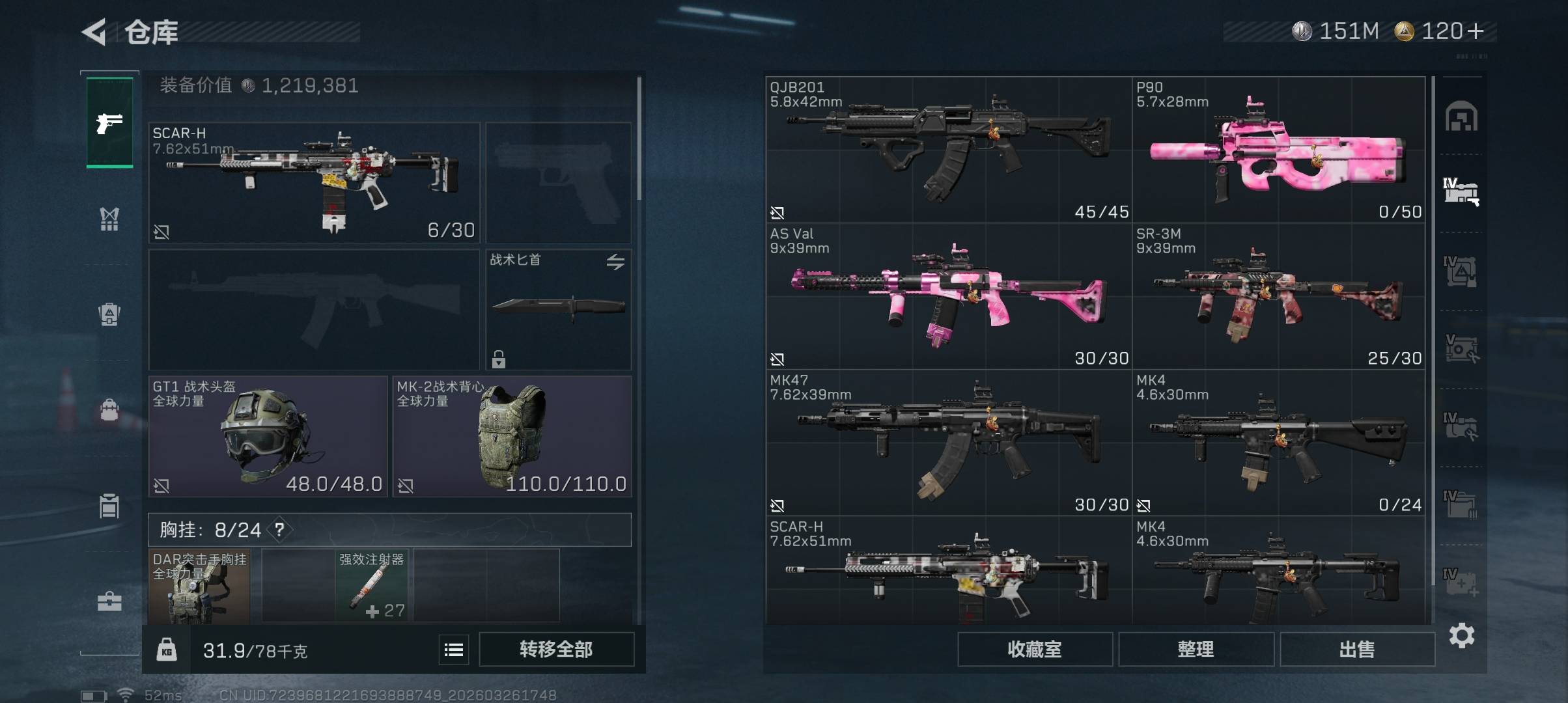Select the GT1 战术头盔 helmet slot

[x=268, y=436]
